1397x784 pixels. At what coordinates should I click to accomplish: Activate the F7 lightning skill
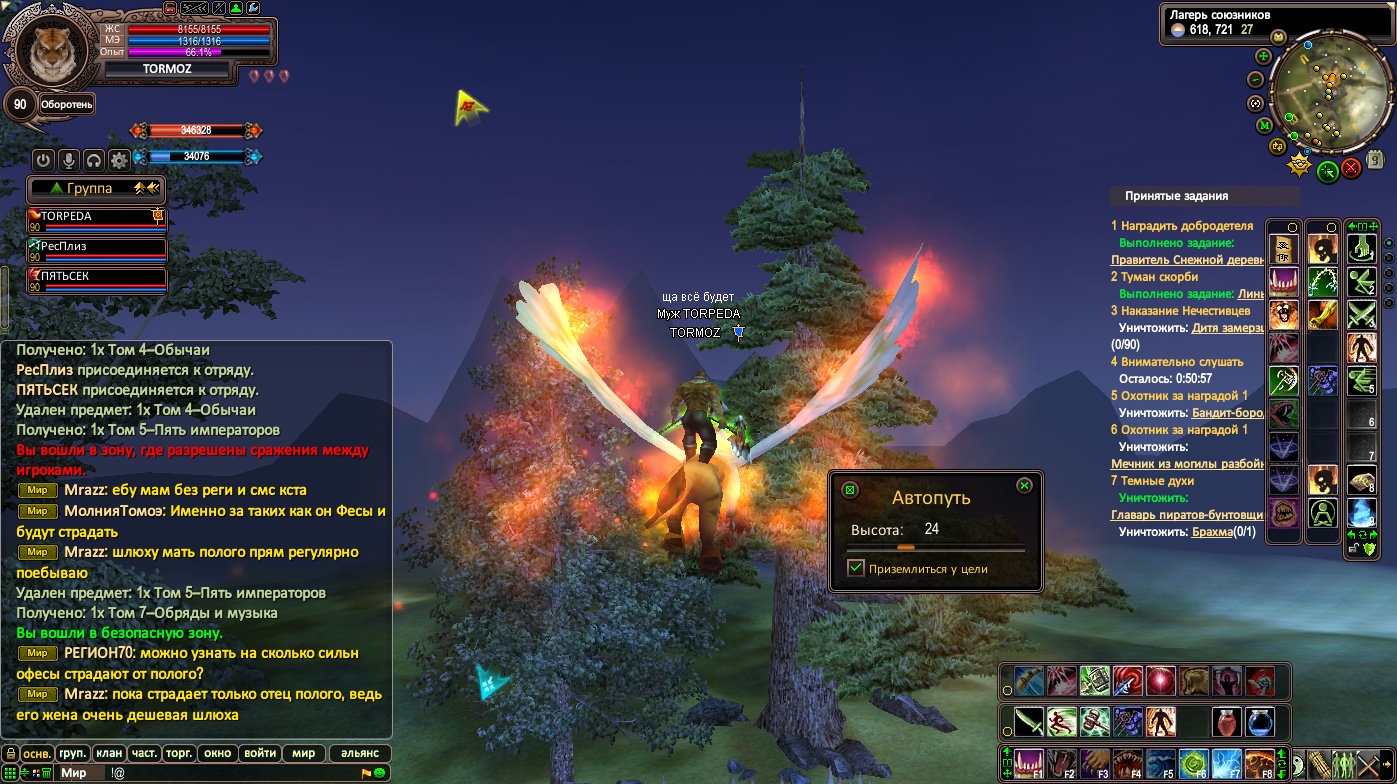1227,763
